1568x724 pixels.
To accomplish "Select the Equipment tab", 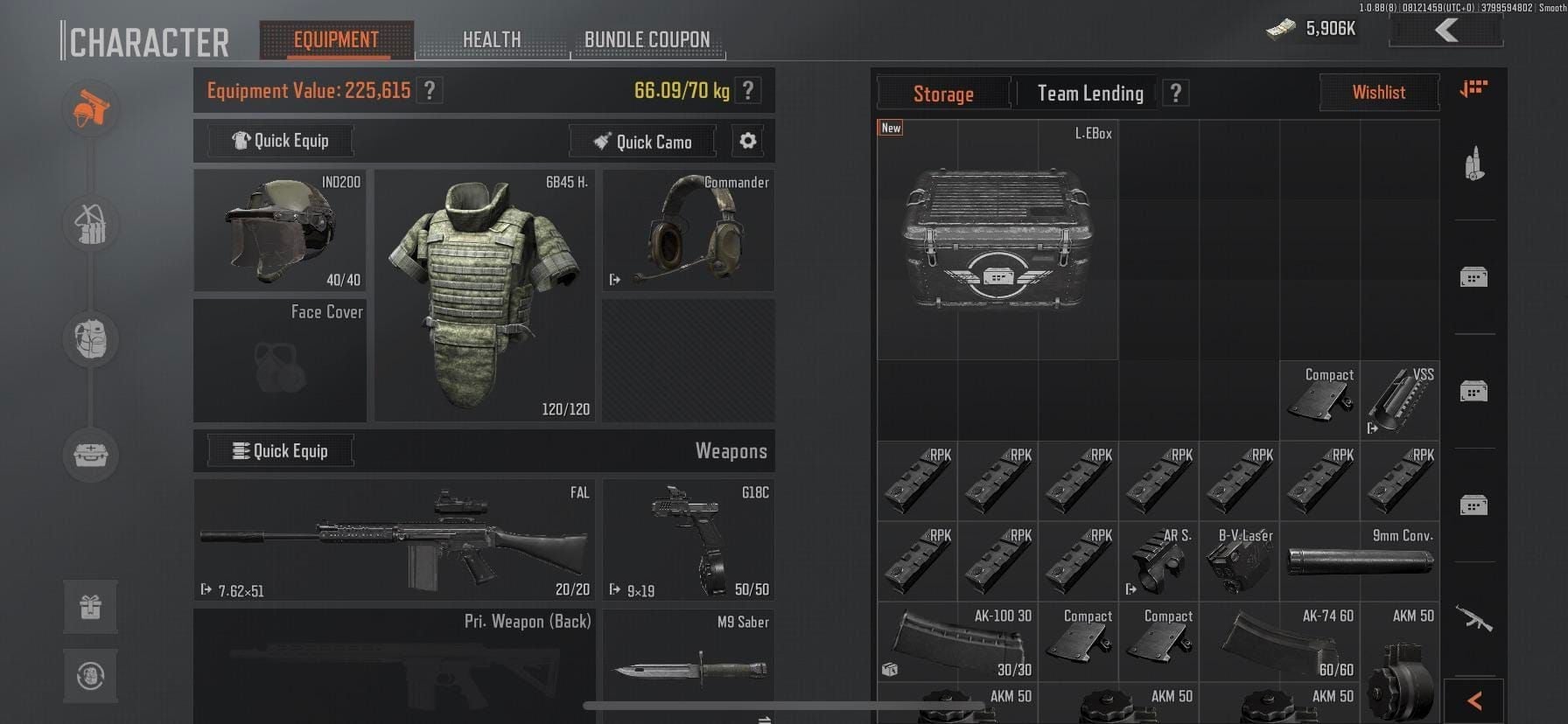I will tap(336, 40).
